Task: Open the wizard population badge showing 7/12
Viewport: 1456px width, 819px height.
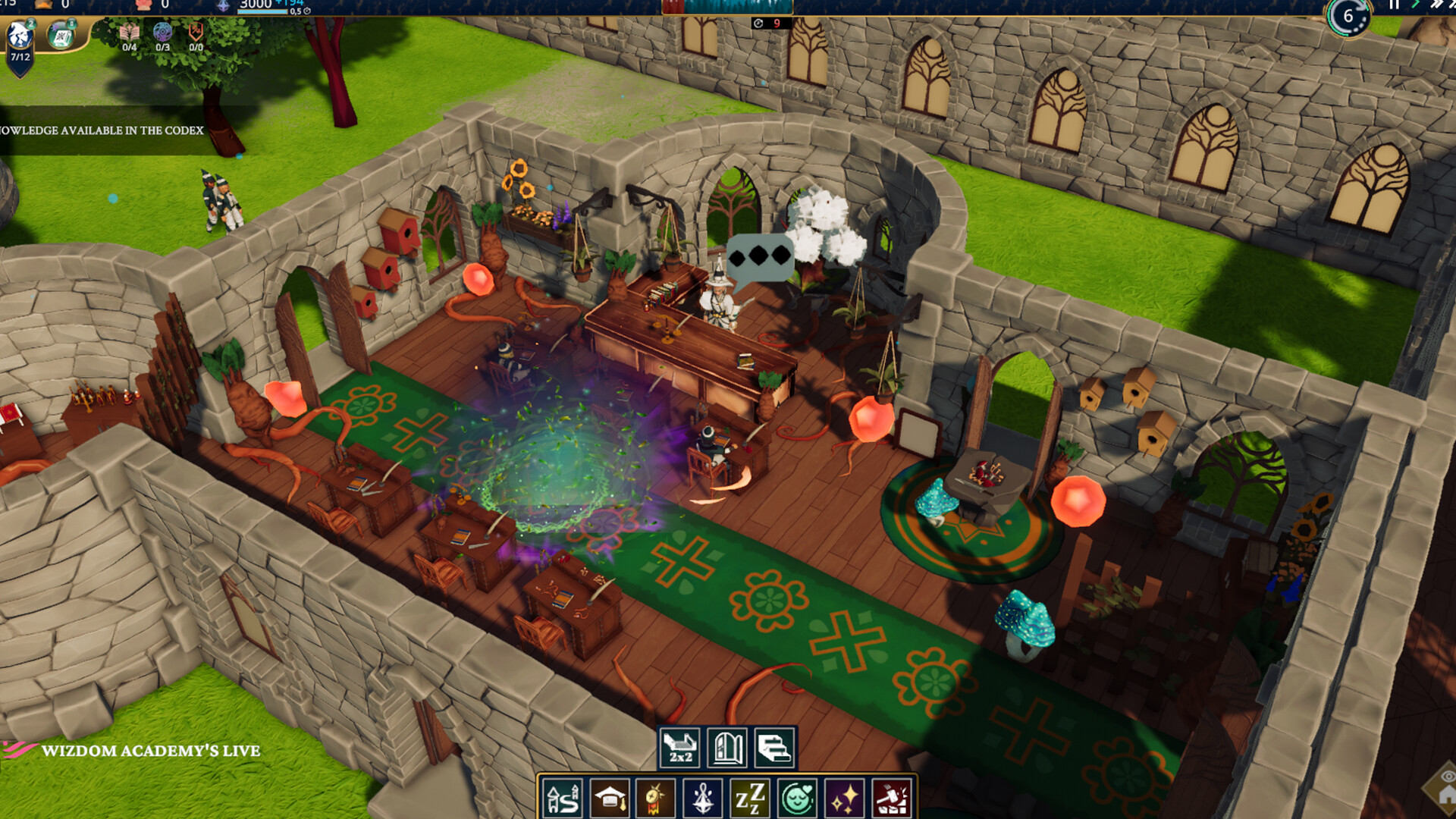Action: pos(20,45)
